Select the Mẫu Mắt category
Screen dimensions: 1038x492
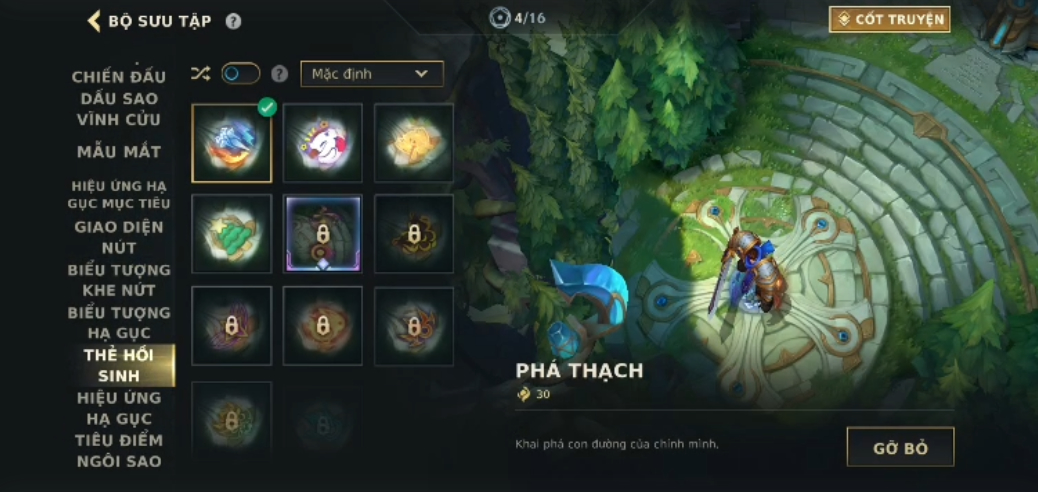(x=119, y=152)
